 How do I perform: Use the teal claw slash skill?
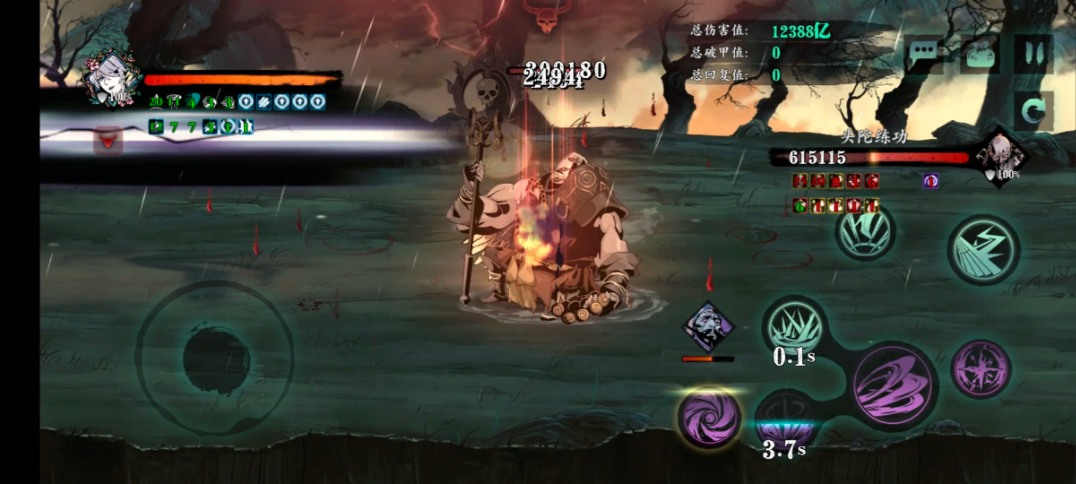tap(865, 232)
